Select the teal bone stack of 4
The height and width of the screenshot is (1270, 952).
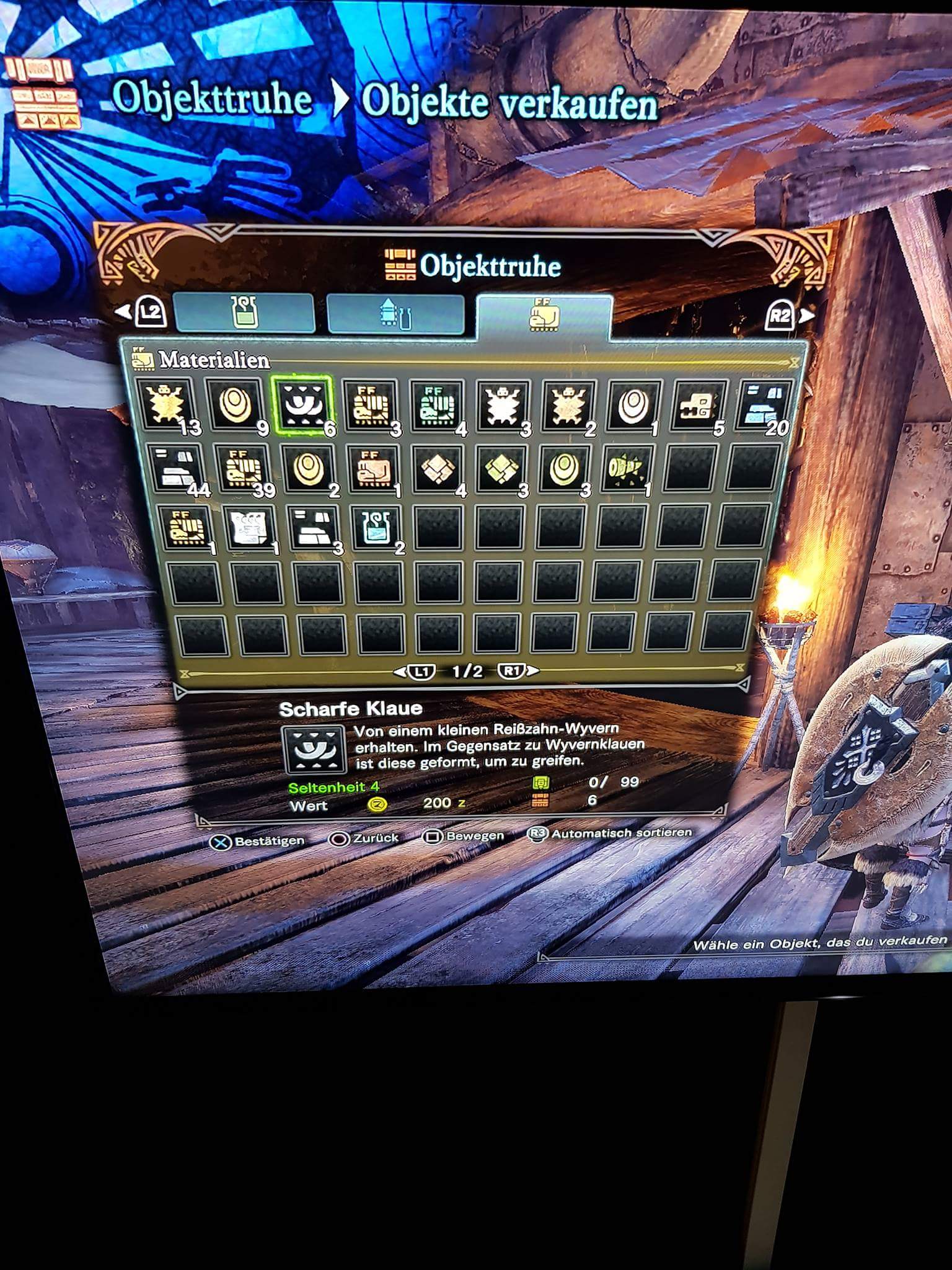pos(438,407)
